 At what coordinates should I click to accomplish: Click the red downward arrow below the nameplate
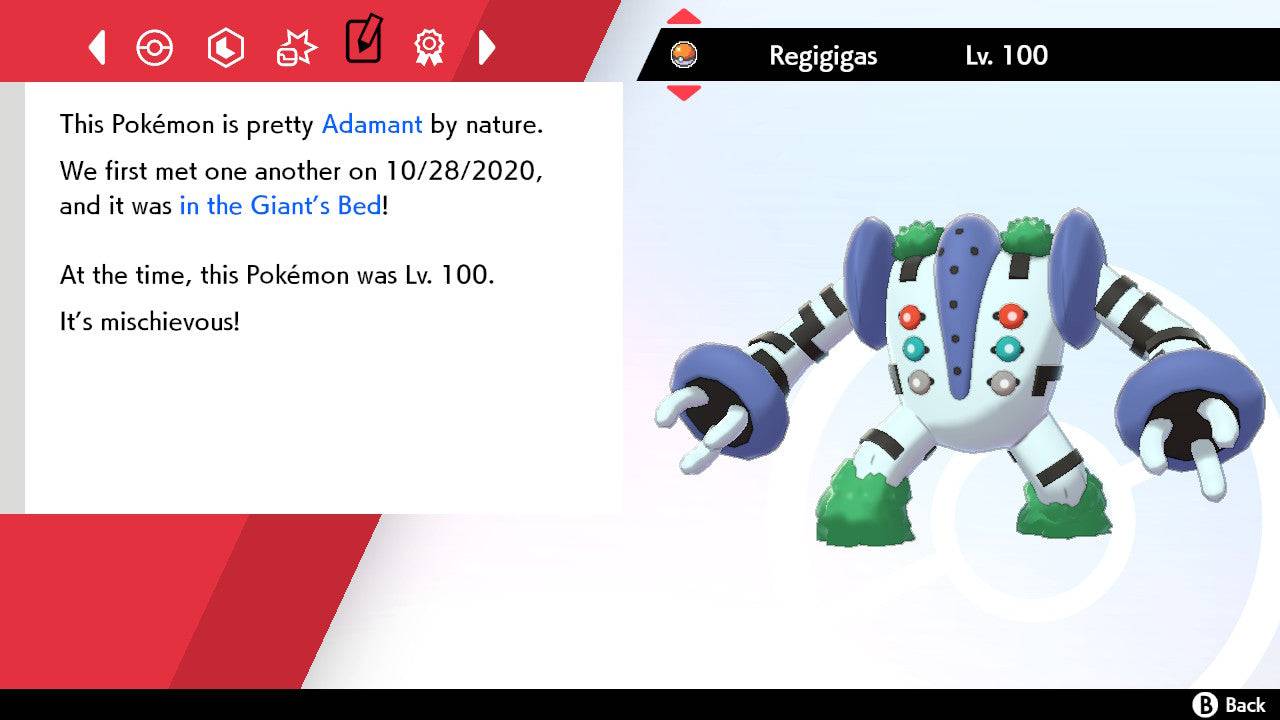pyautogui.click(x=684, y=91)
